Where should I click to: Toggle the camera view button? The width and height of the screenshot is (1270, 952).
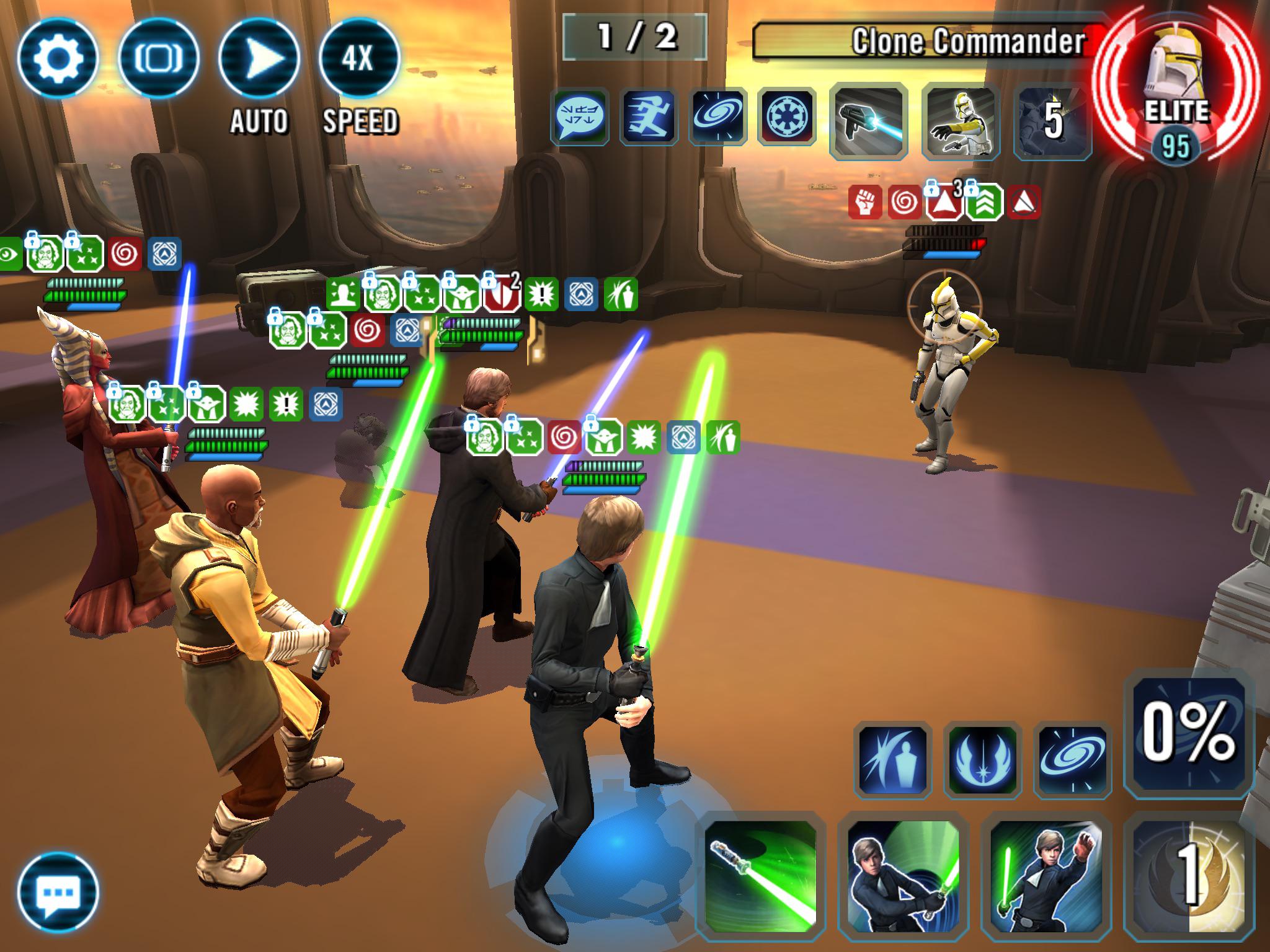(159, 57)
